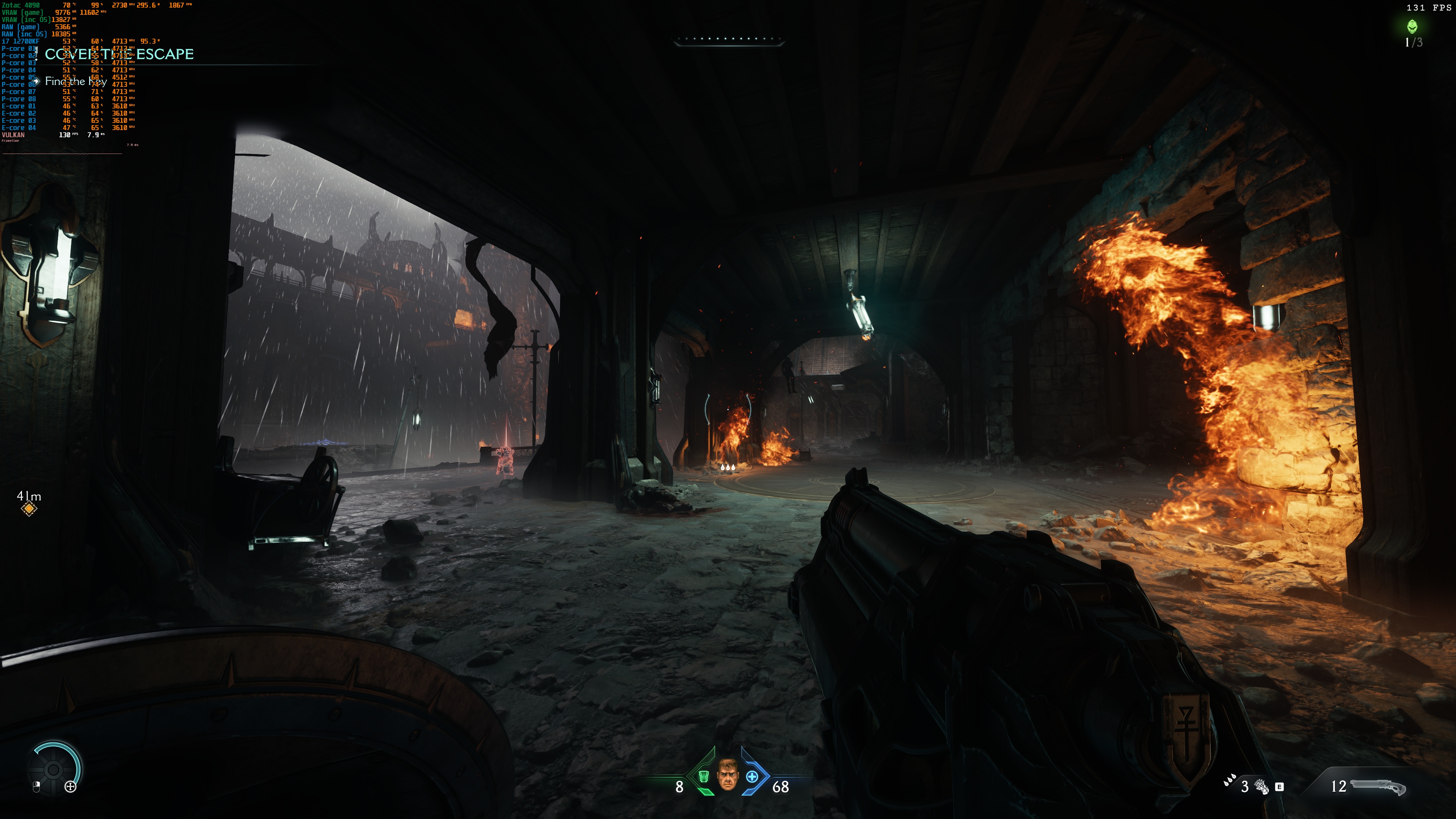The height and width of the screenshot is (819, 1456).
Task: Select the shotgun weapon icon
Action: click(1378, 787)
